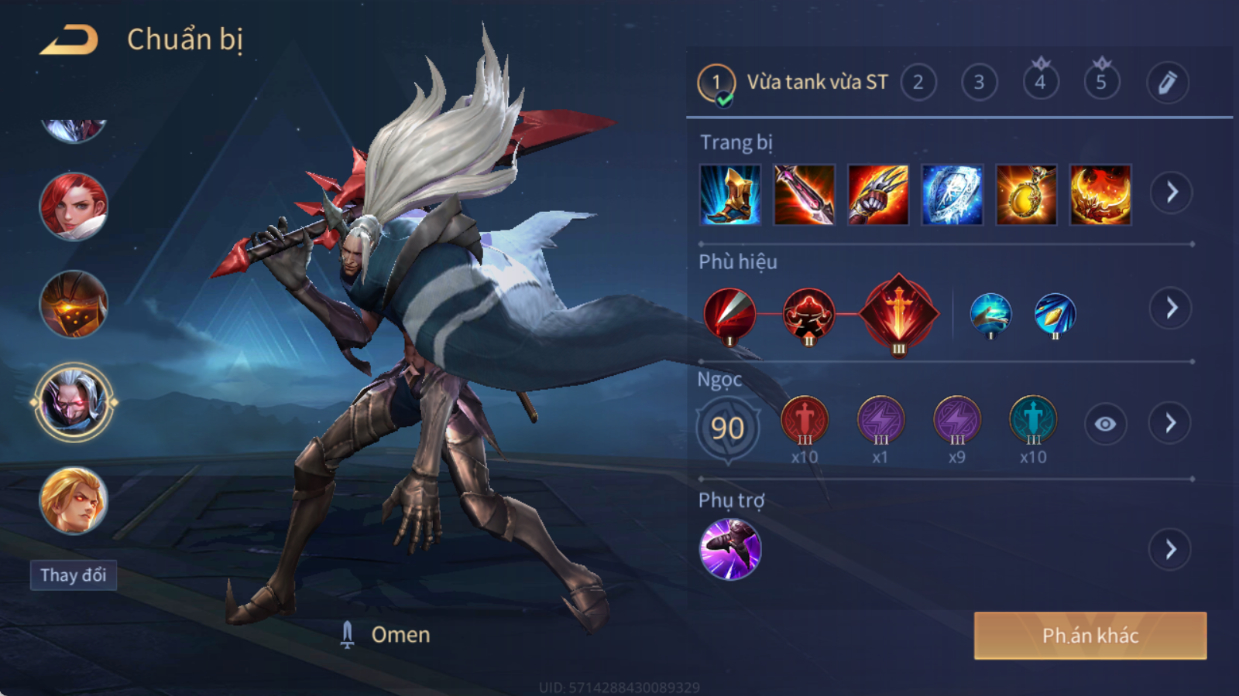Viewport: 1239px width, 696px height.
Task: Choose the red clawed gauntlet item
Action: click(x=878, y=194)
